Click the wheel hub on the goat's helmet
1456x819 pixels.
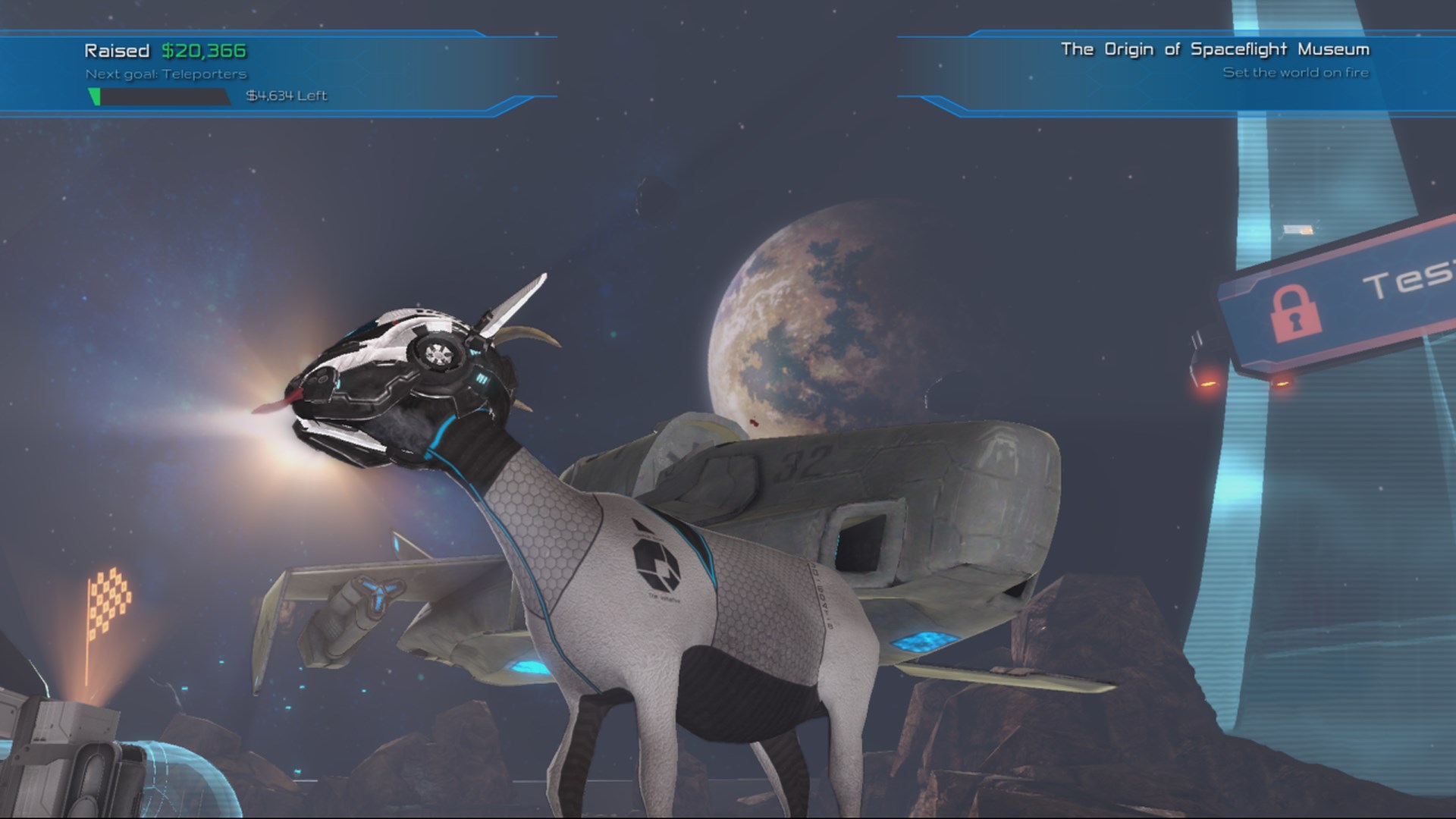(438, 355)
